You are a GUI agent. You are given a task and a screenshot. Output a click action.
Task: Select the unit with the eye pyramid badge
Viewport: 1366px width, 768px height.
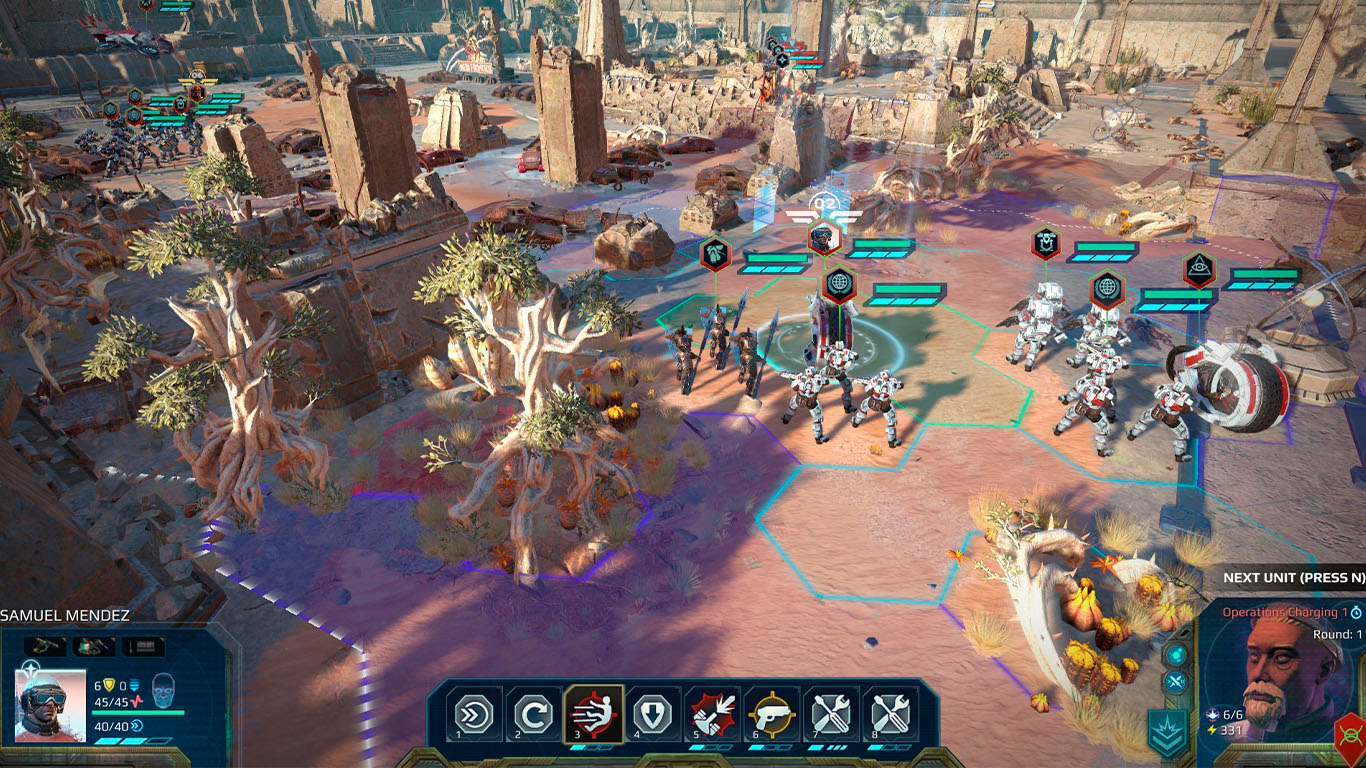click(x=1198, y=269)
